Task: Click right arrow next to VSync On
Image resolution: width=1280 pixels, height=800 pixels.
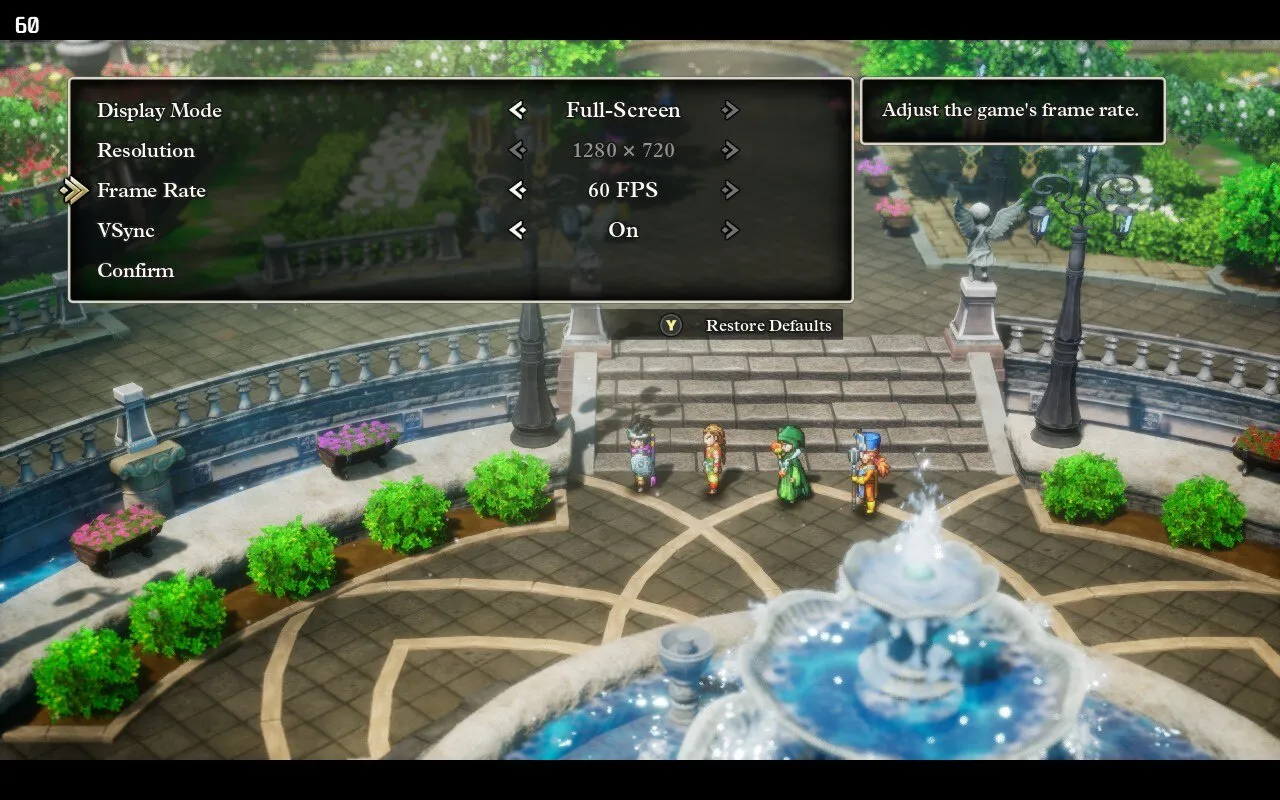Action: (730, 230)
